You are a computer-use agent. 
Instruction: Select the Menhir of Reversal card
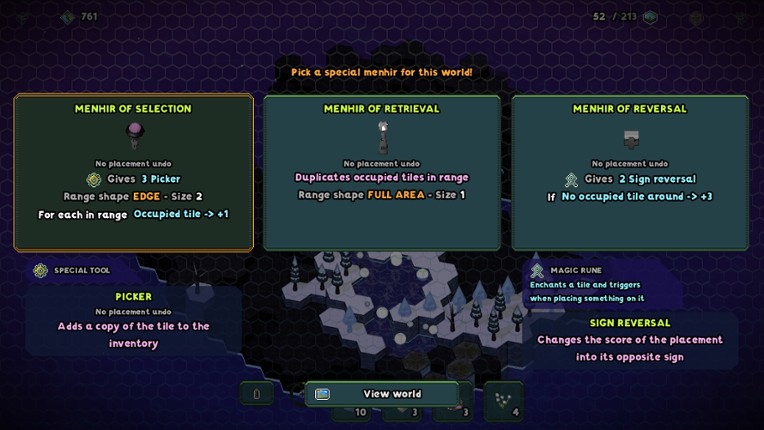tap(630, 172)
